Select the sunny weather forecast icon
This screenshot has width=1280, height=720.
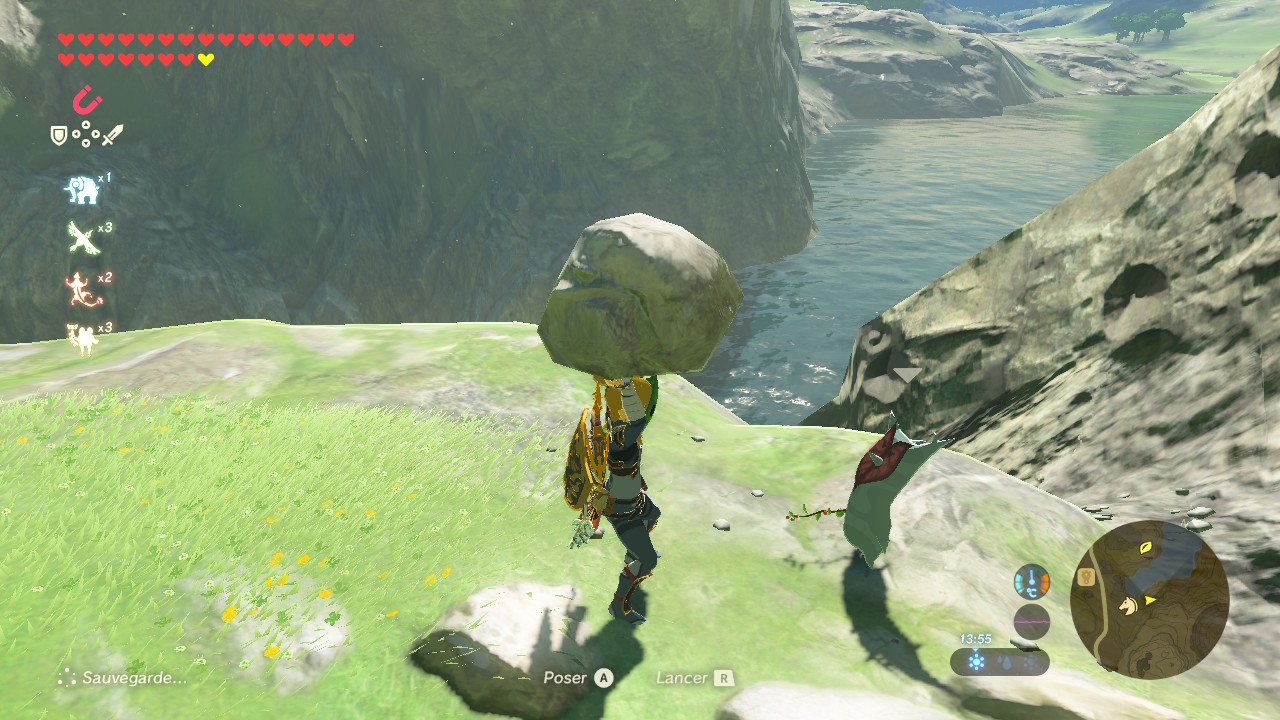point(977,662)
